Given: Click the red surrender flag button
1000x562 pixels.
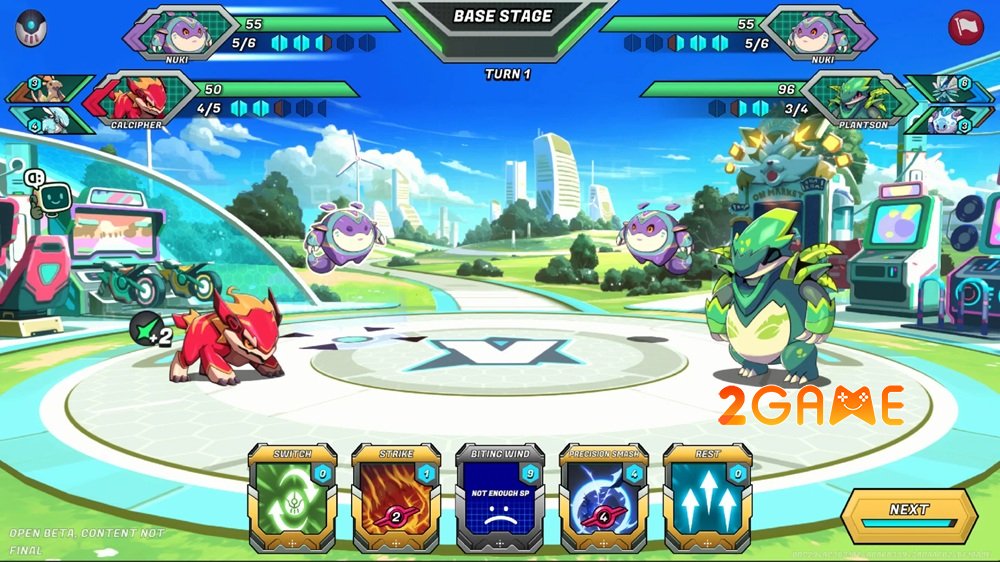Looking at the screenshot, I should (x=967, y=26).
